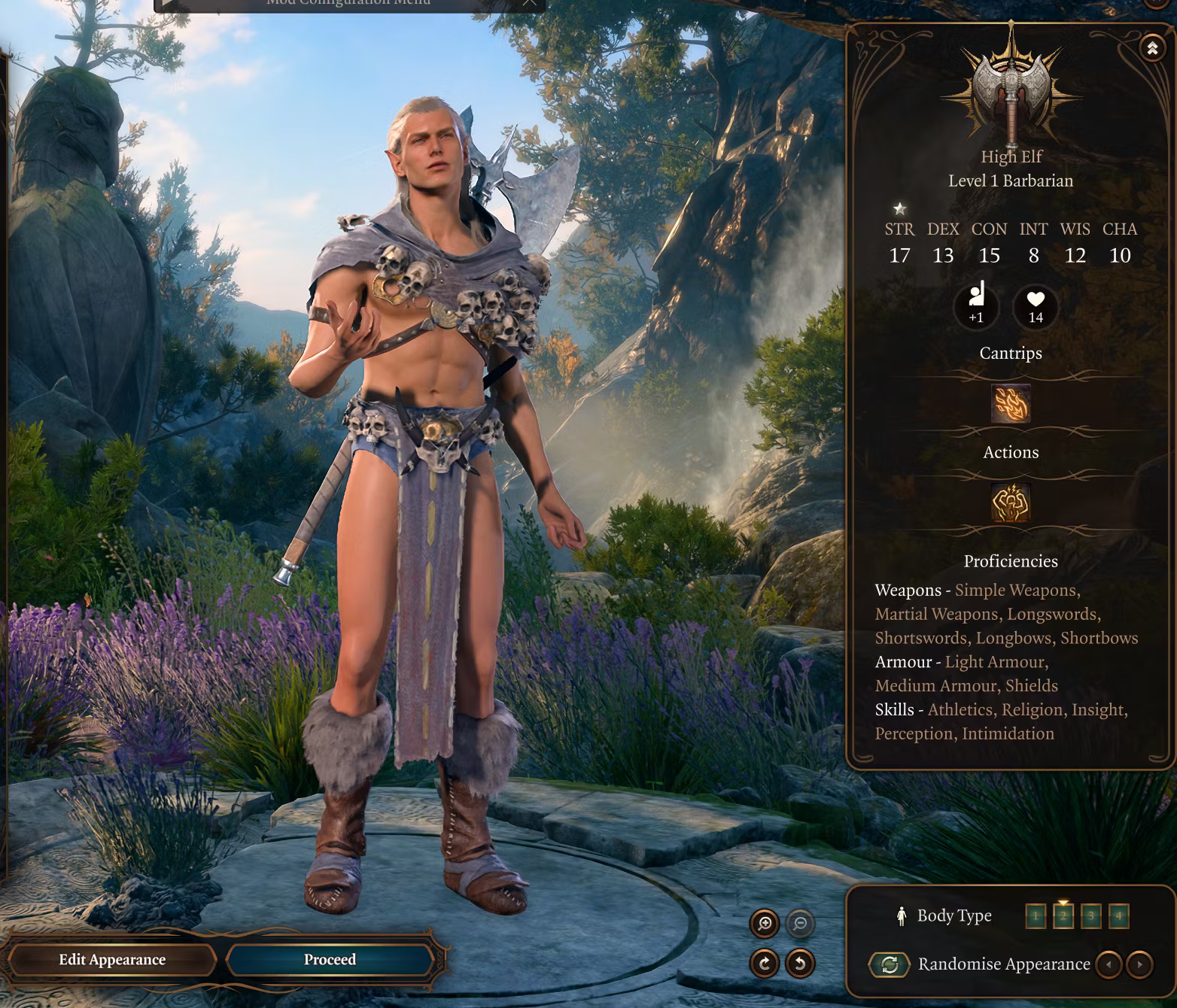Rotate character with the counter-clockwise arrow
Screen dimensions: 1177x1008
point(800,963)
